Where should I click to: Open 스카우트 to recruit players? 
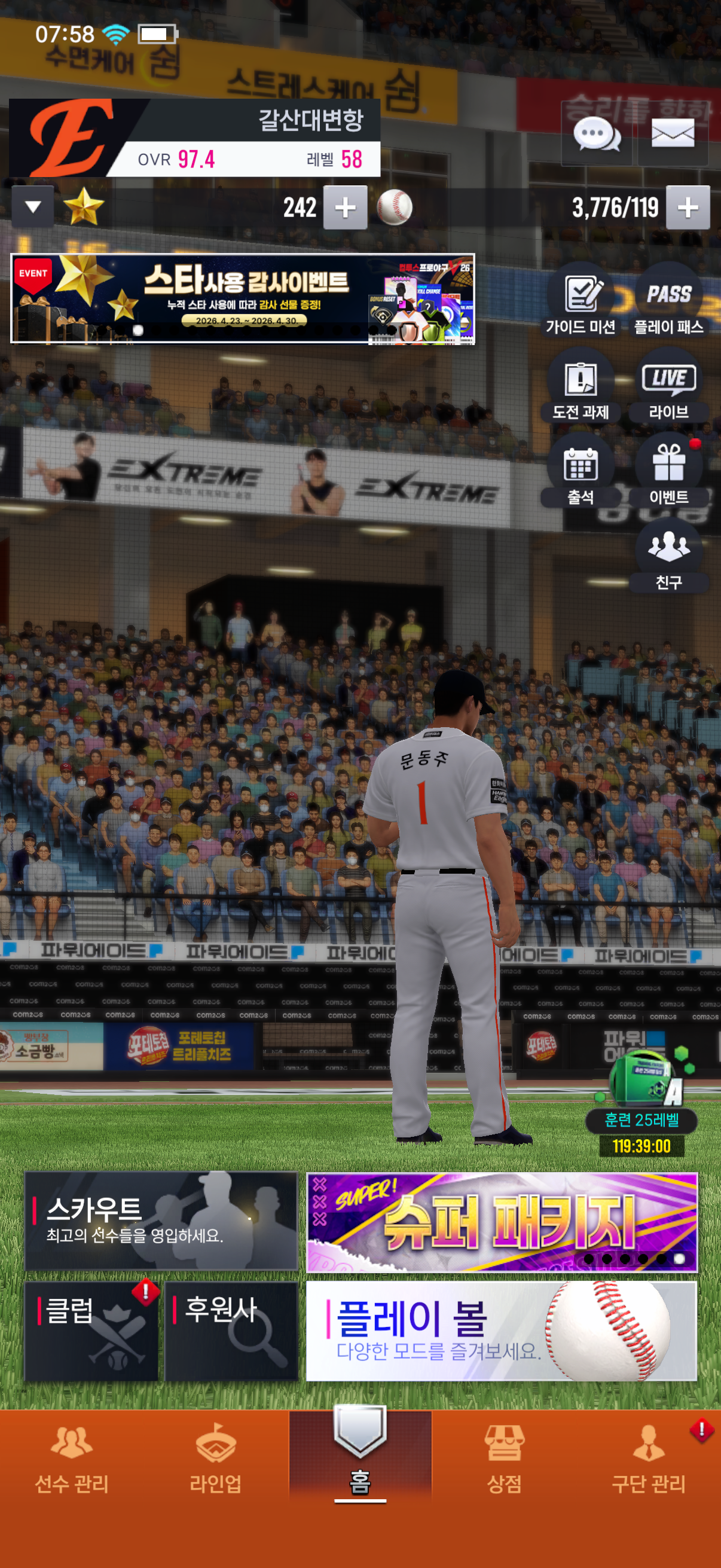(x=161, y=1221)
